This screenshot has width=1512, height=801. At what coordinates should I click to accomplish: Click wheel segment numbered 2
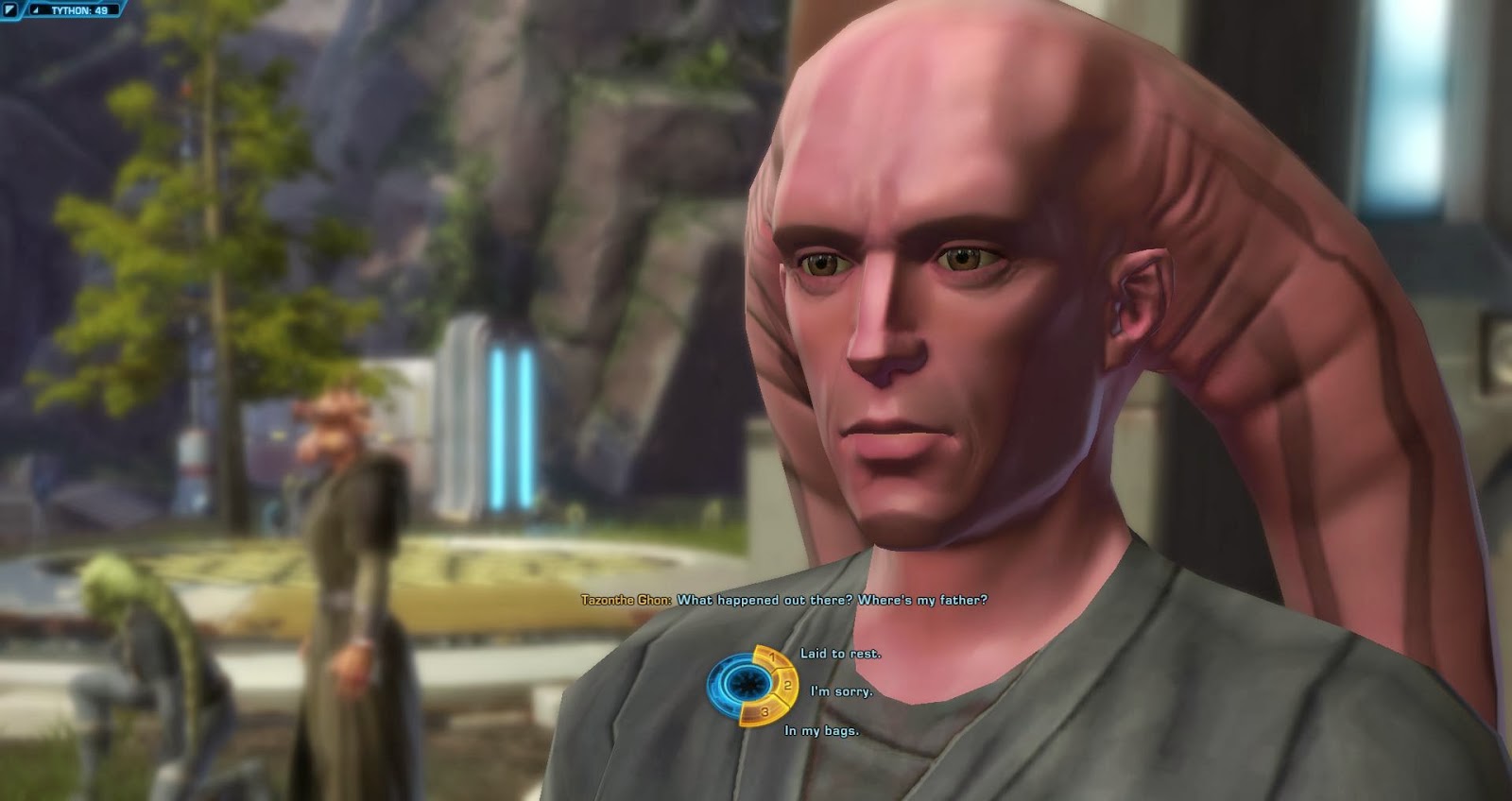786,684
